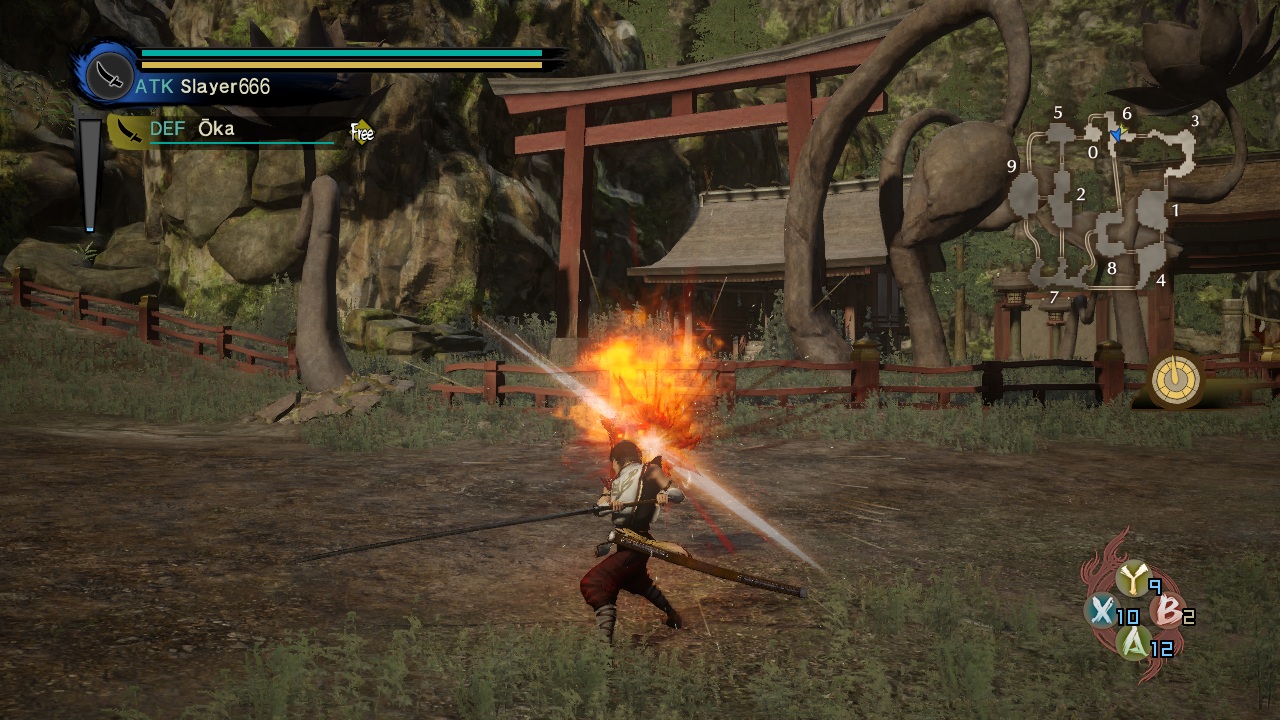Select area 3 on the minimap
Image resolution: width=1280 pixels, height=720 pixels.
(1194, 121)
